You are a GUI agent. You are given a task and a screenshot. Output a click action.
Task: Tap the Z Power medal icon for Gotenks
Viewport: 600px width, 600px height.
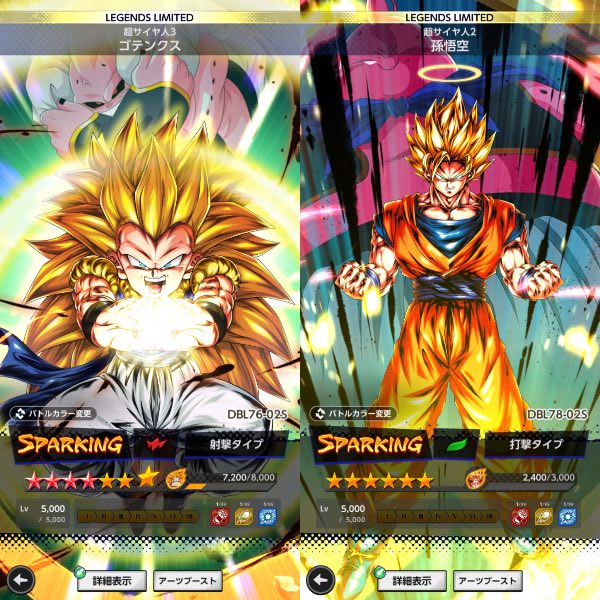pos(176,479)
